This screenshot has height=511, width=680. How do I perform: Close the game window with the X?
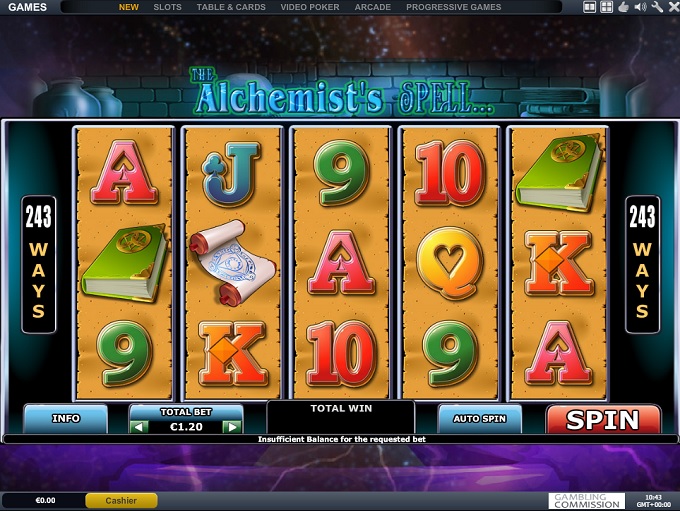coord(672,7)
